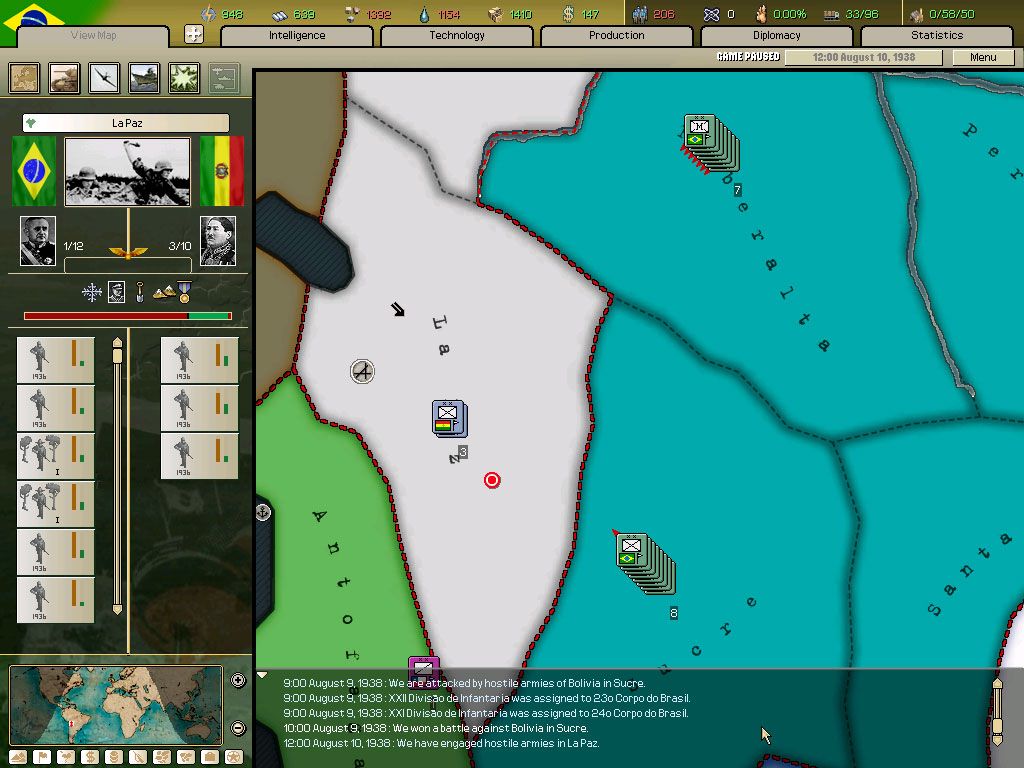The height and width of the screenshot is (768, 1024).
Task: Zoom in with the minimap plus button
Action: pos(238,680)
